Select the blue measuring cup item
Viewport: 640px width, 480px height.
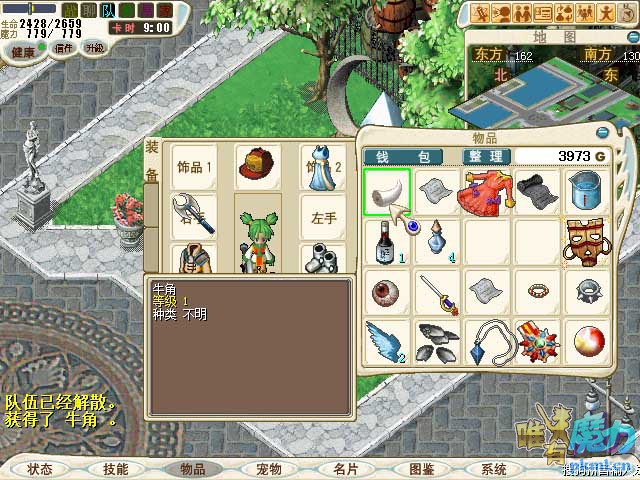[586, 191]
